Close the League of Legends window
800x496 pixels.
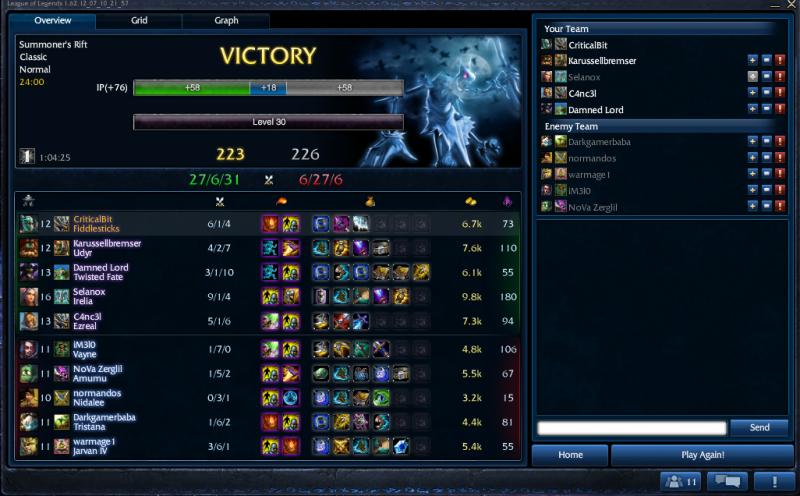coord(790,5)
